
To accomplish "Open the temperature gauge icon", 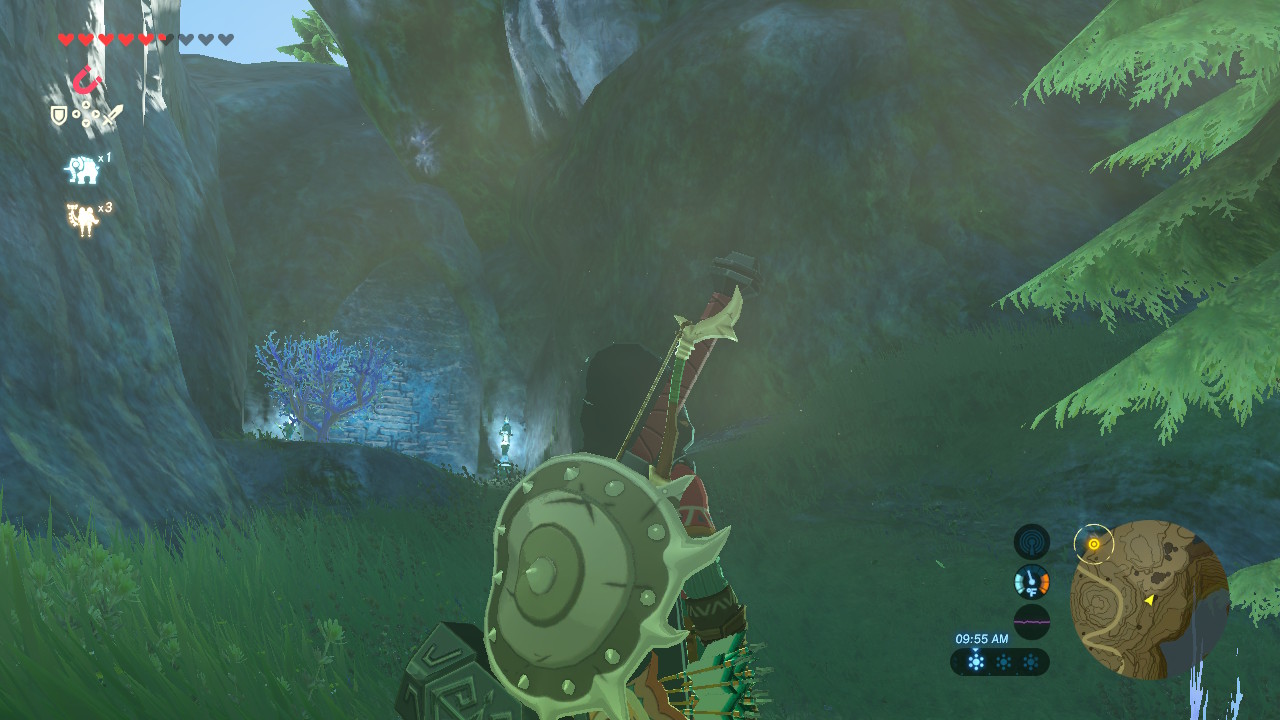I will [x=1032, y=580].
